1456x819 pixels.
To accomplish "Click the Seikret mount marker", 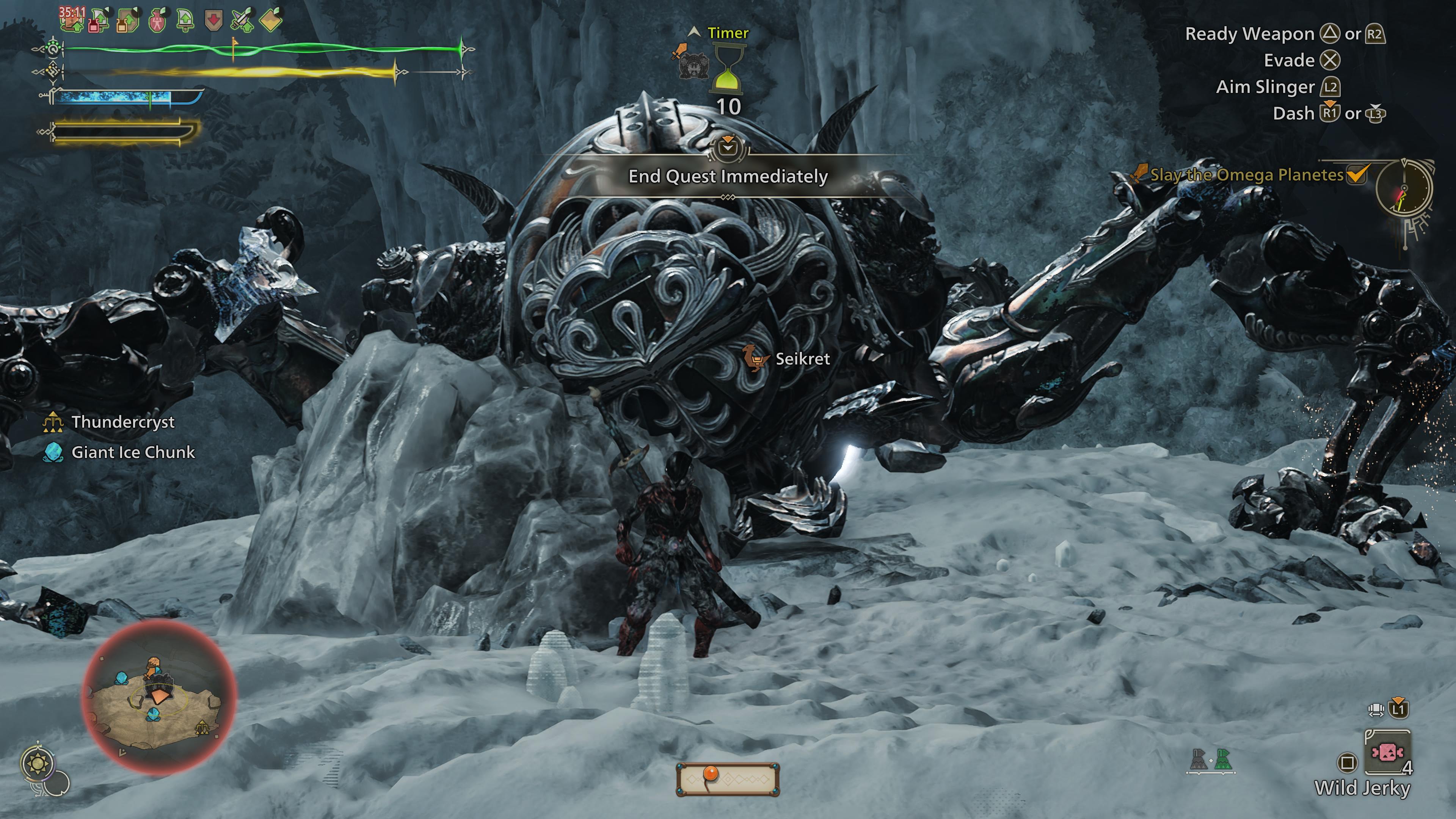I will 802,359.
